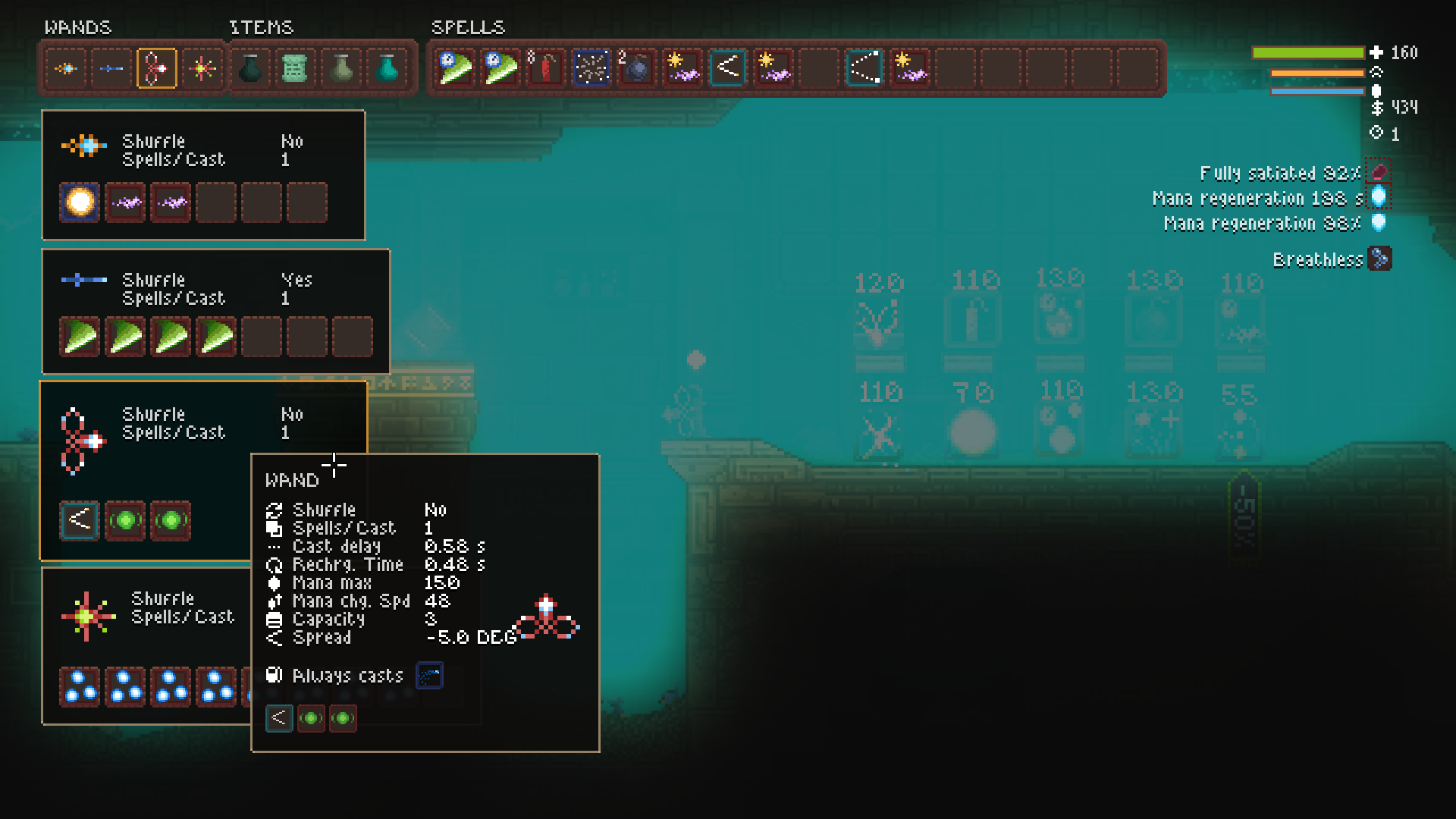Screen dimensions: 1456x819
Task: Switch to the red starburst wand in Wands bar
Action: pyautogui.click(x=202, y=69)
